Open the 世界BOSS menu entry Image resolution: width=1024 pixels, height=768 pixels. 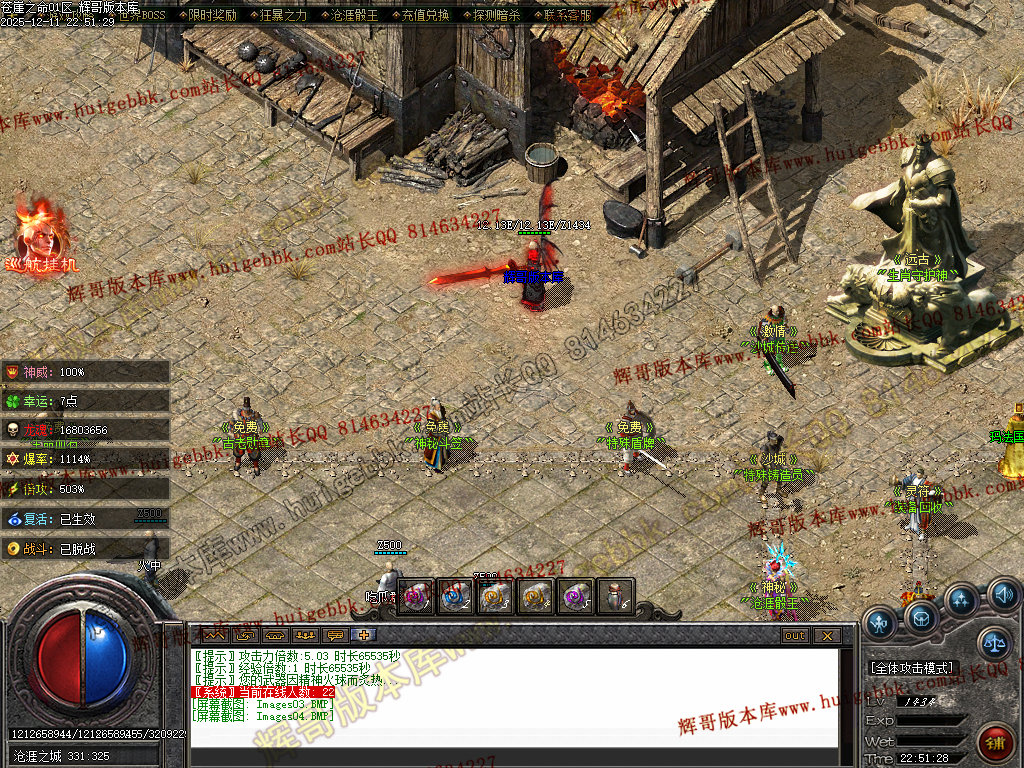click(x=142, y=15)
